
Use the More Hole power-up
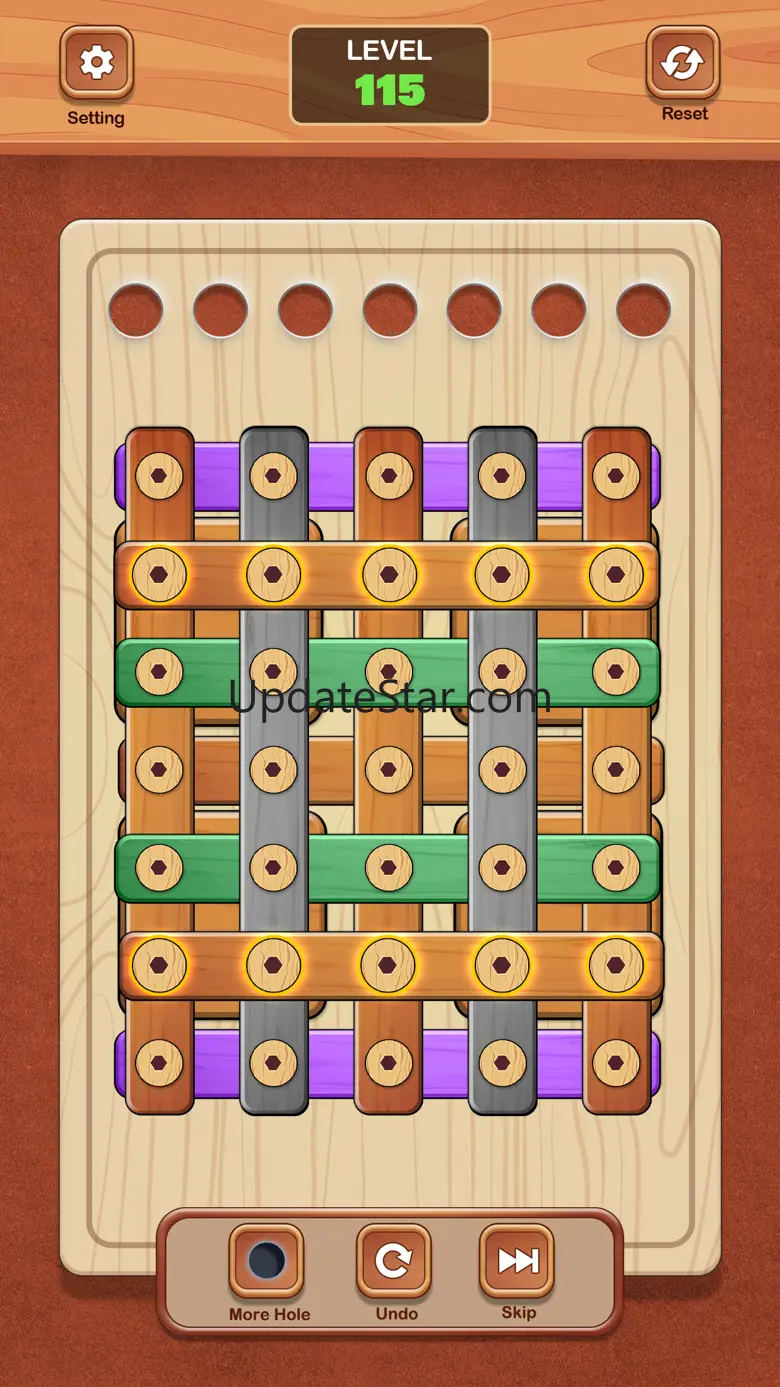(x=266, y=1261)
